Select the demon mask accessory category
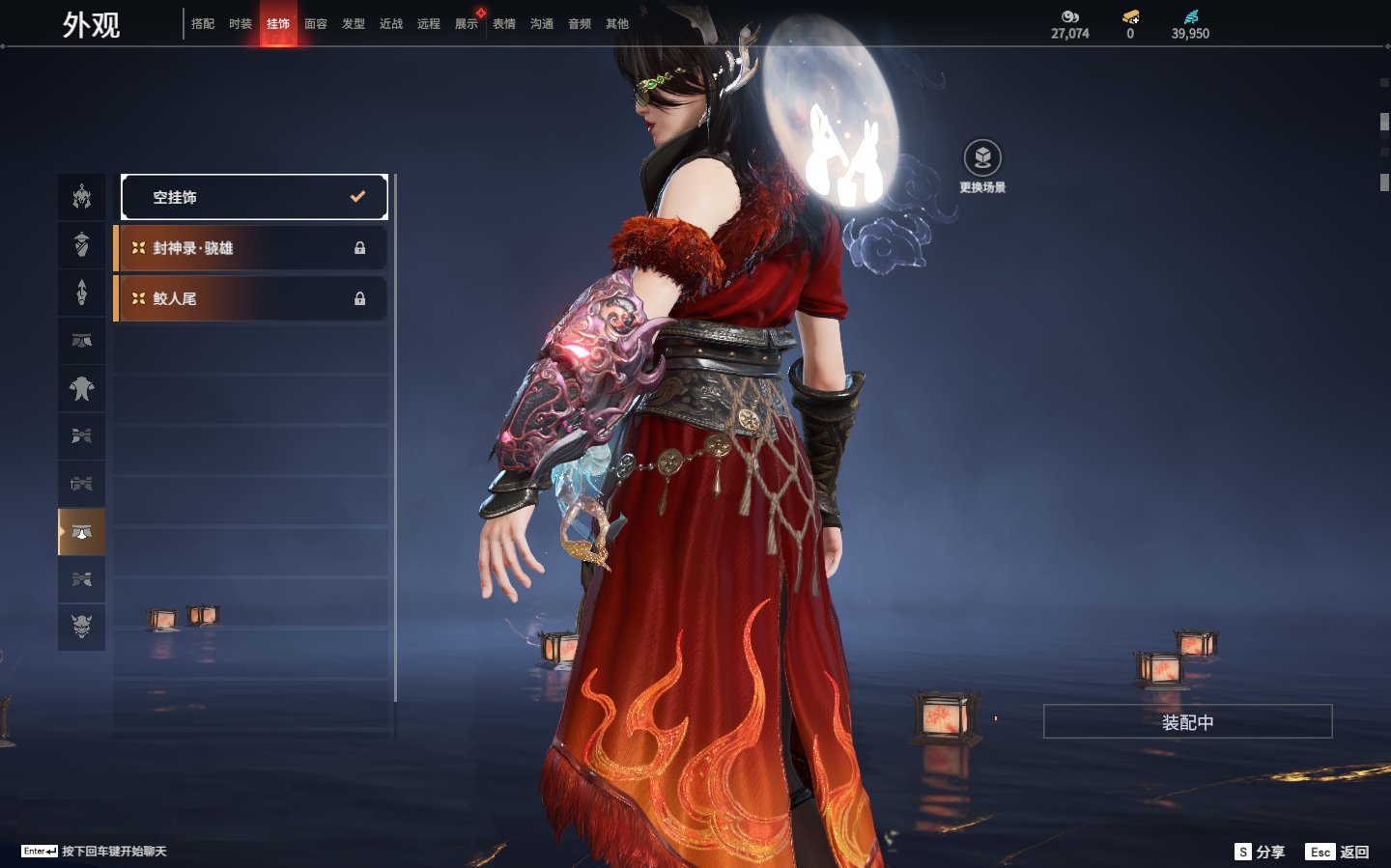This screenshot has height=868, width=1391. pos(82,627)
